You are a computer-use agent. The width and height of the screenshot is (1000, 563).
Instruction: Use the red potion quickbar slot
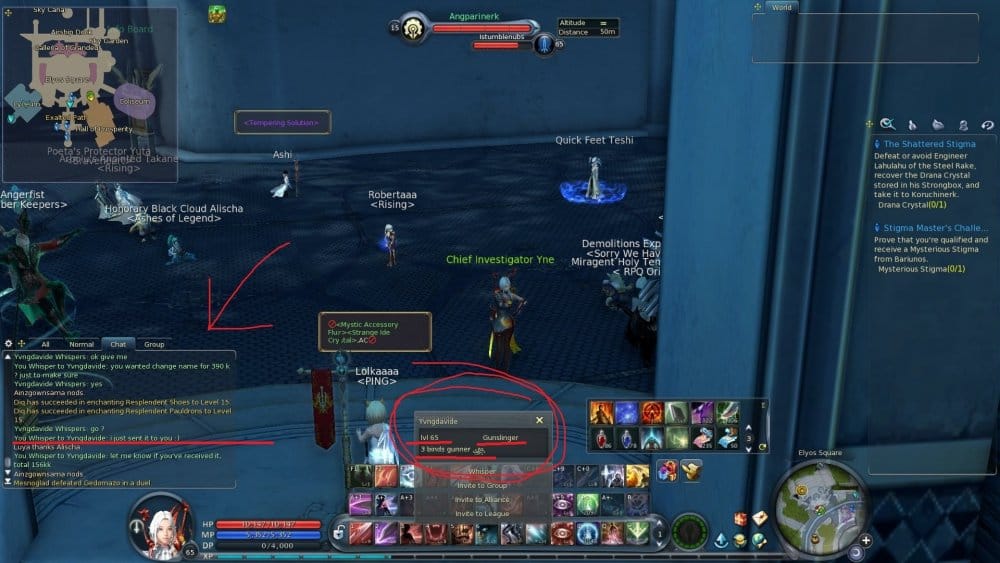601,439
